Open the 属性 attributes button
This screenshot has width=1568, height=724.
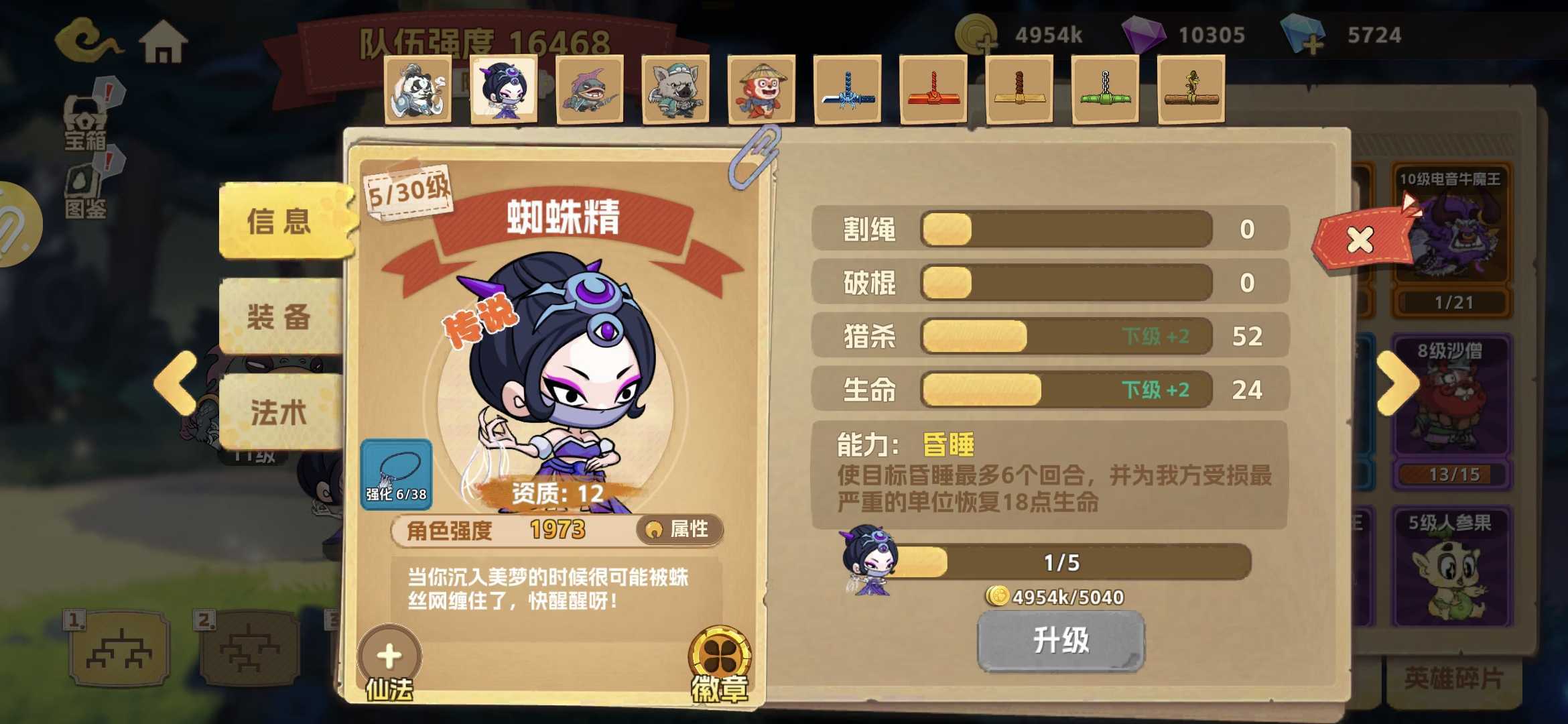point(679,530)
